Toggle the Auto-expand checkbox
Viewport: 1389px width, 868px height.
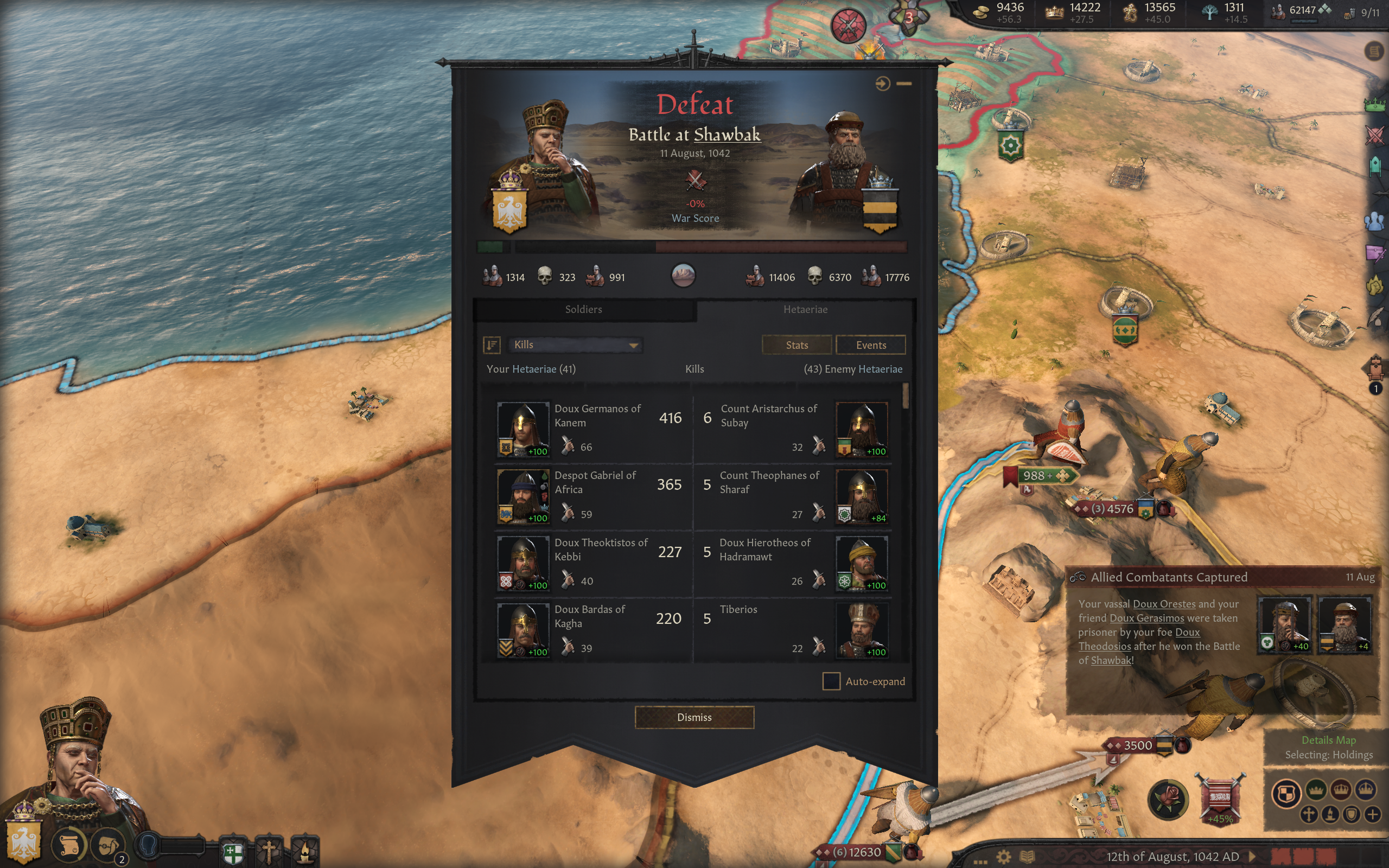[831, 681]
